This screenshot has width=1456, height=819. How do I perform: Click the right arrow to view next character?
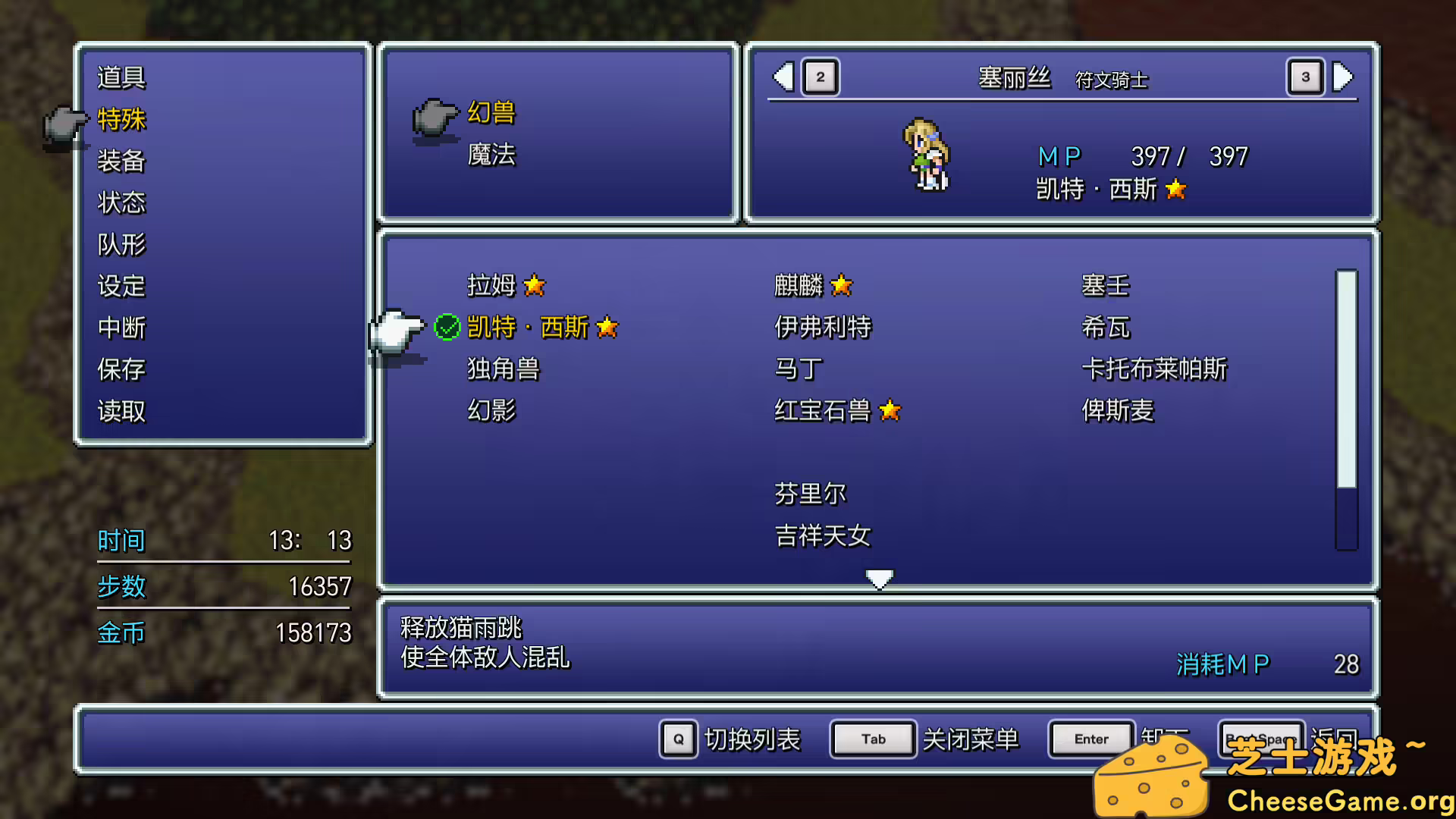click(1342, 77)
